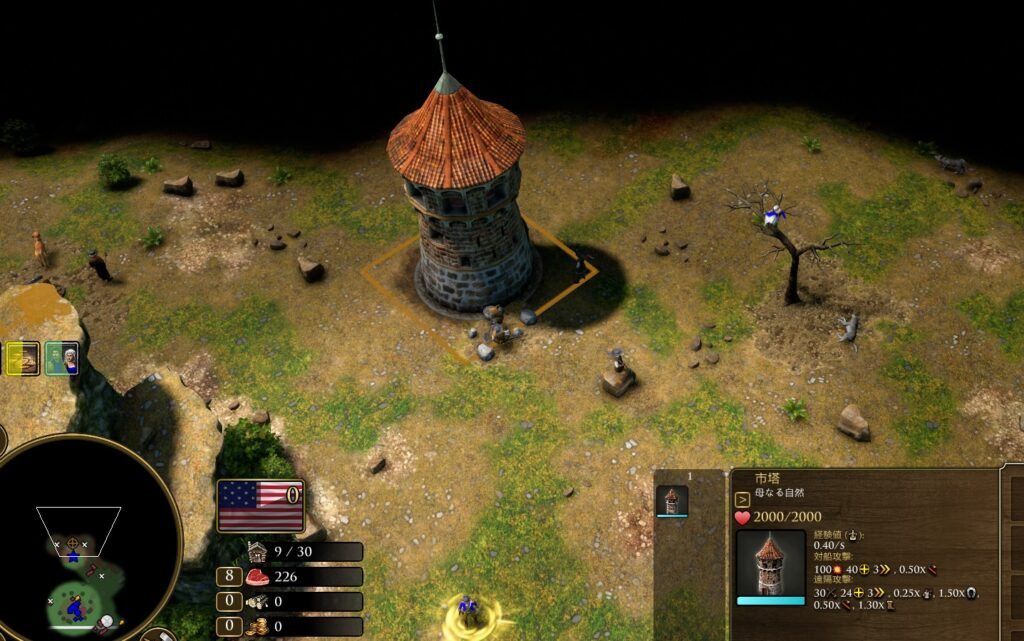Choose the tower thumbnail in the selection group
1024x641 pixels.
[672, 500]
